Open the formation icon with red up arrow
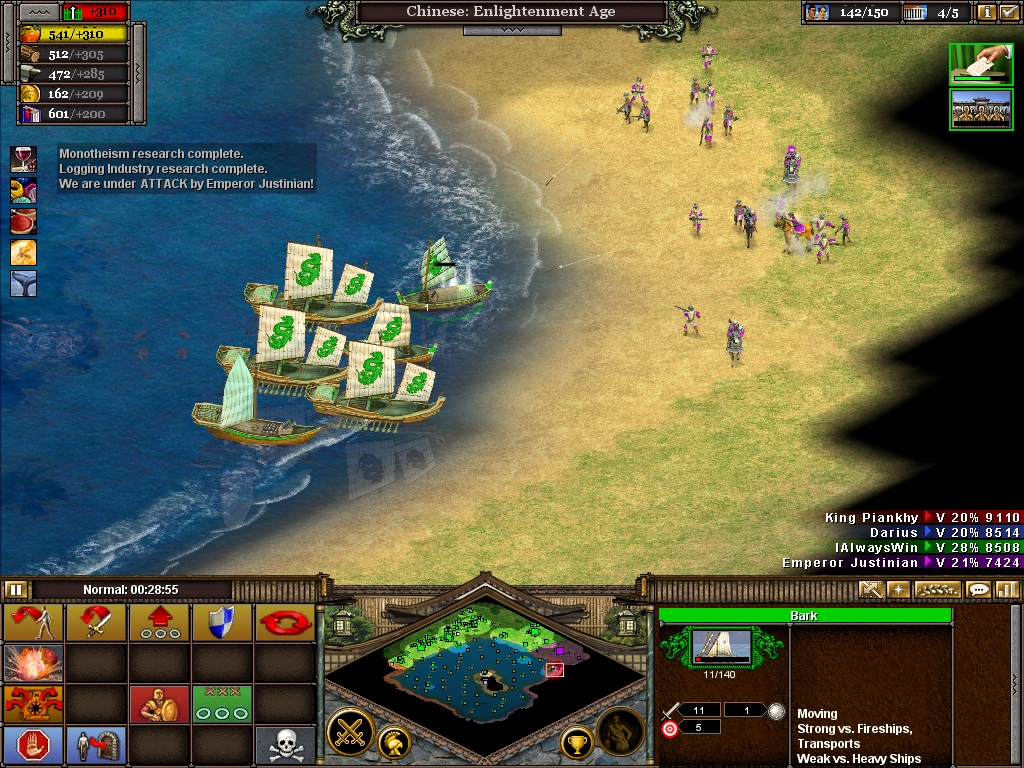The width and height of the screenshot is (1024, 768). (x=159, y=622)
